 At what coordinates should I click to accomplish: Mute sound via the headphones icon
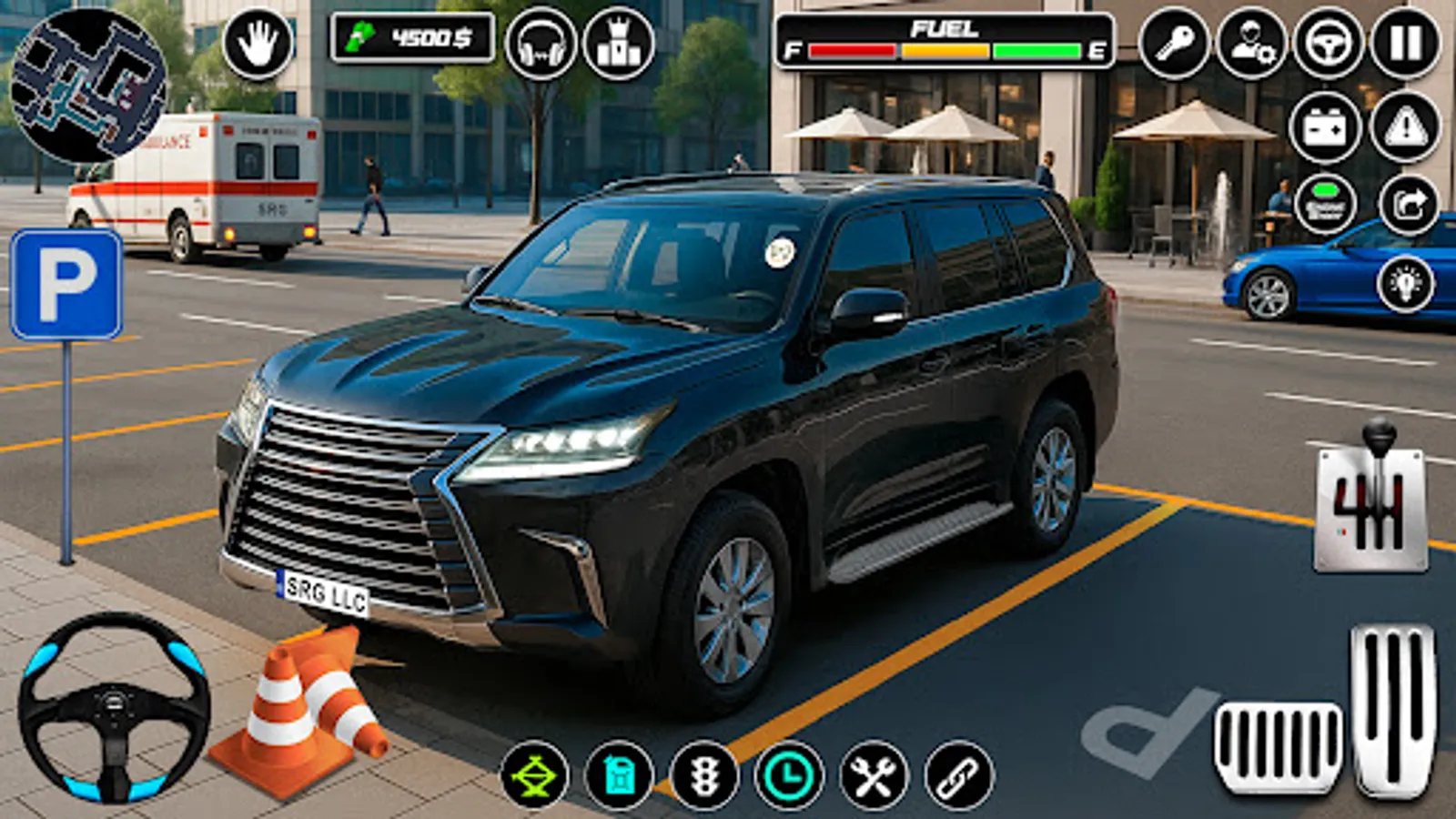(541, 42)
